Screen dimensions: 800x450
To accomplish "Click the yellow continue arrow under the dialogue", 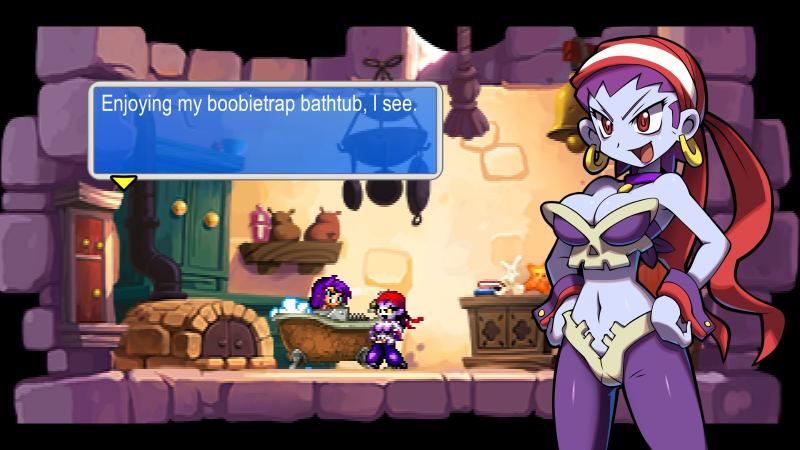I will pyautogui.click(x=123, y=183).
